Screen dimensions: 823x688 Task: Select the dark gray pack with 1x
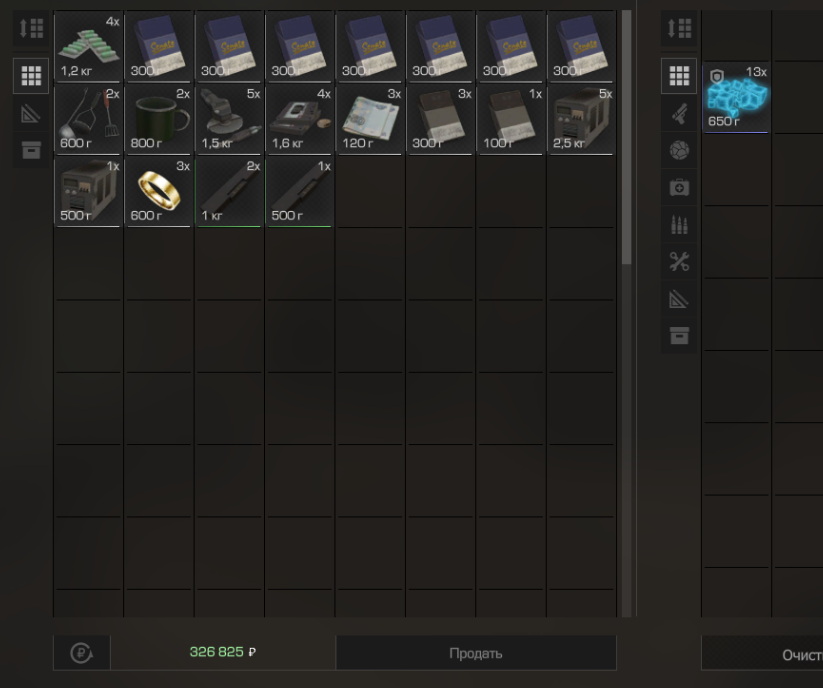click(x=511, y=119)
